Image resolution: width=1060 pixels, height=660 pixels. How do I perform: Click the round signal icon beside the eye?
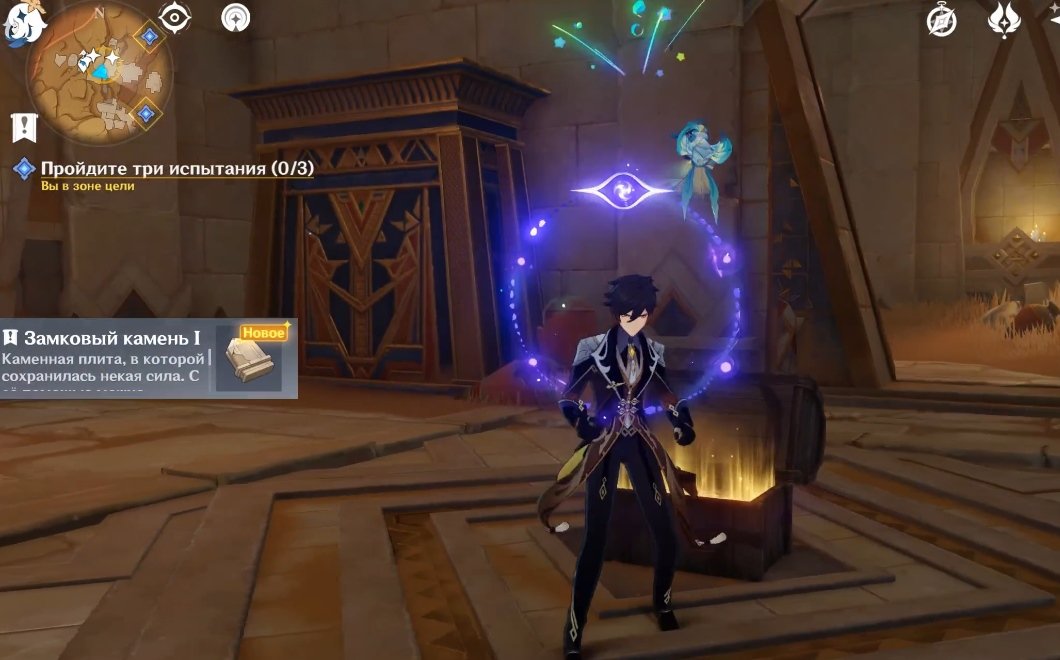point(235,17)
